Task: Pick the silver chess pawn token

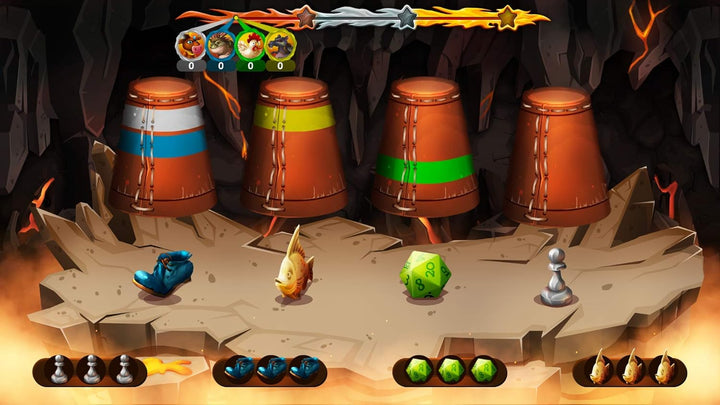Action: (x=557, y=277)
